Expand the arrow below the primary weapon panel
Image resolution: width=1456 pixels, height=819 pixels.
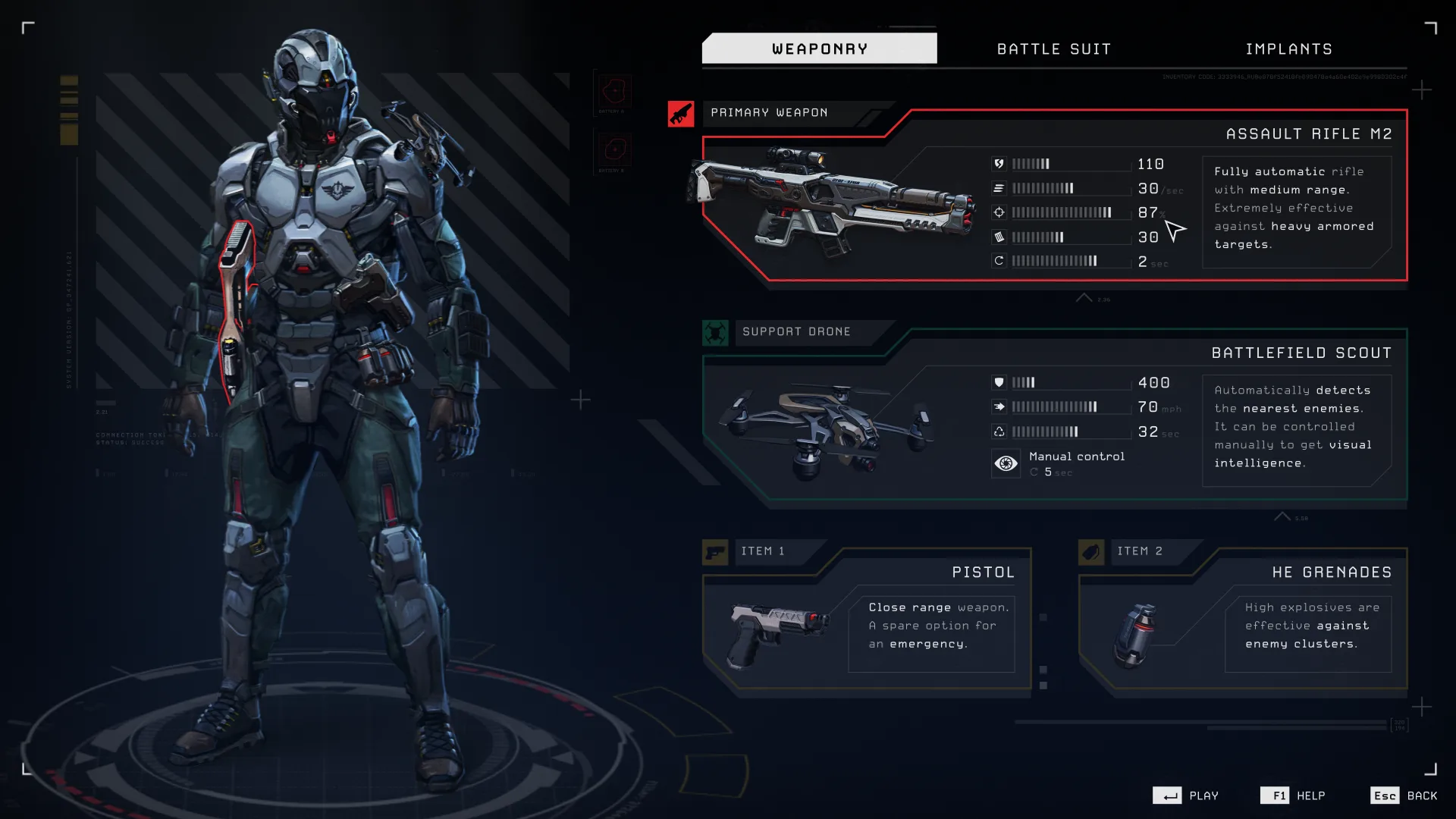coord(1084,298)
